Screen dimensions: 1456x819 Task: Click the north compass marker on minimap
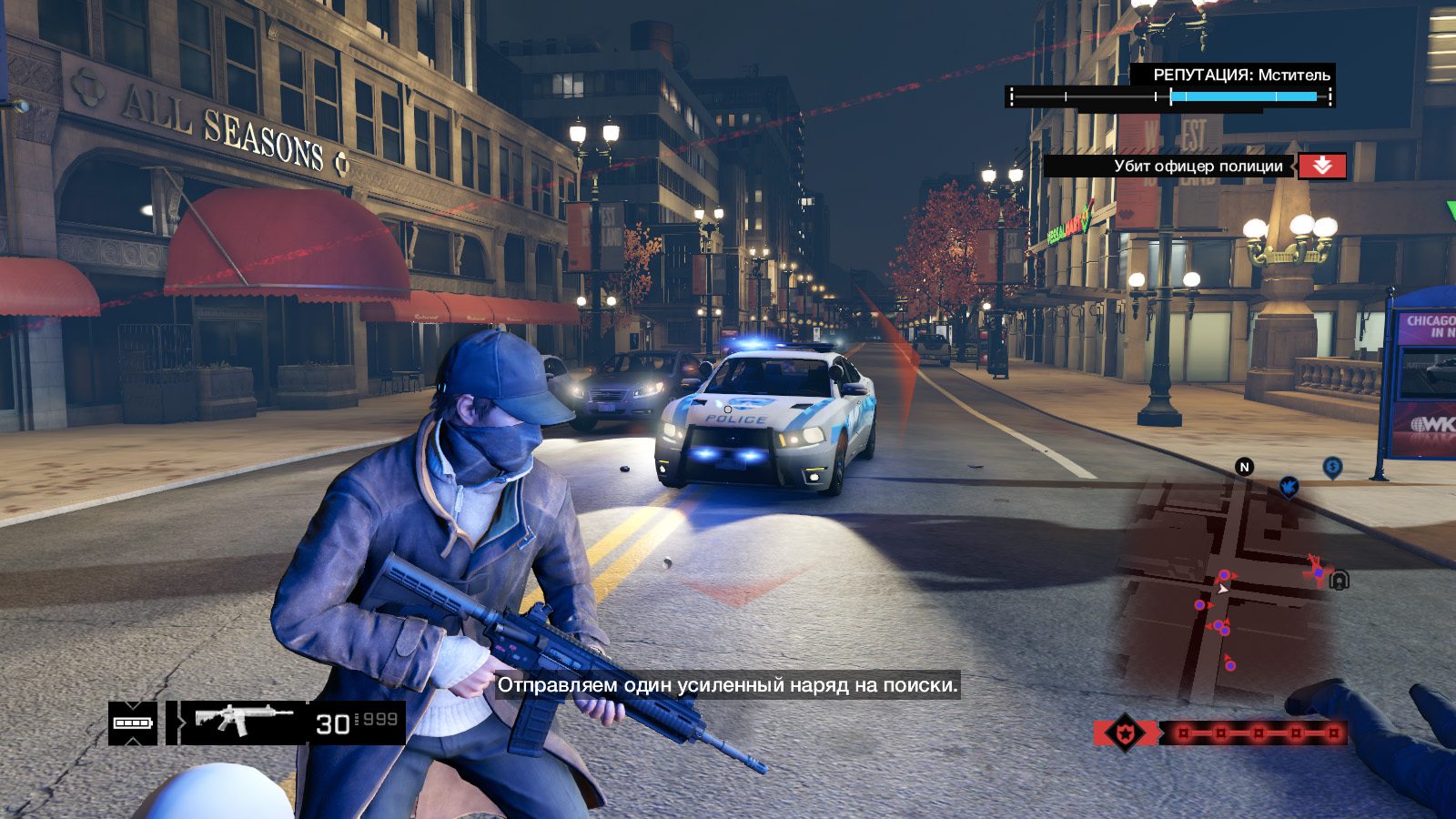tap(1244, 467)
